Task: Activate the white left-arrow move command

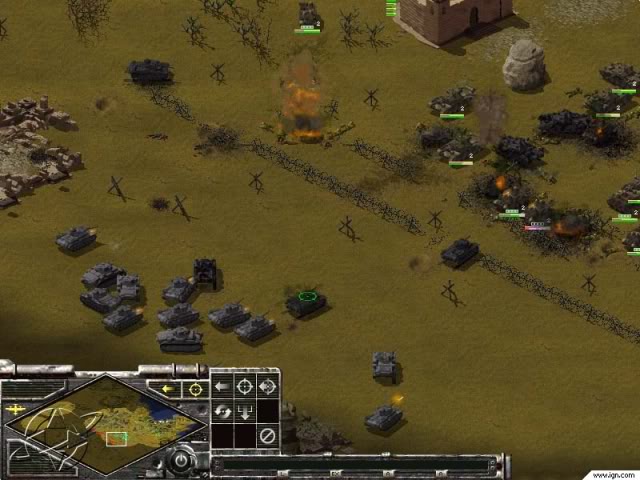Action: (x=222, y=386)
